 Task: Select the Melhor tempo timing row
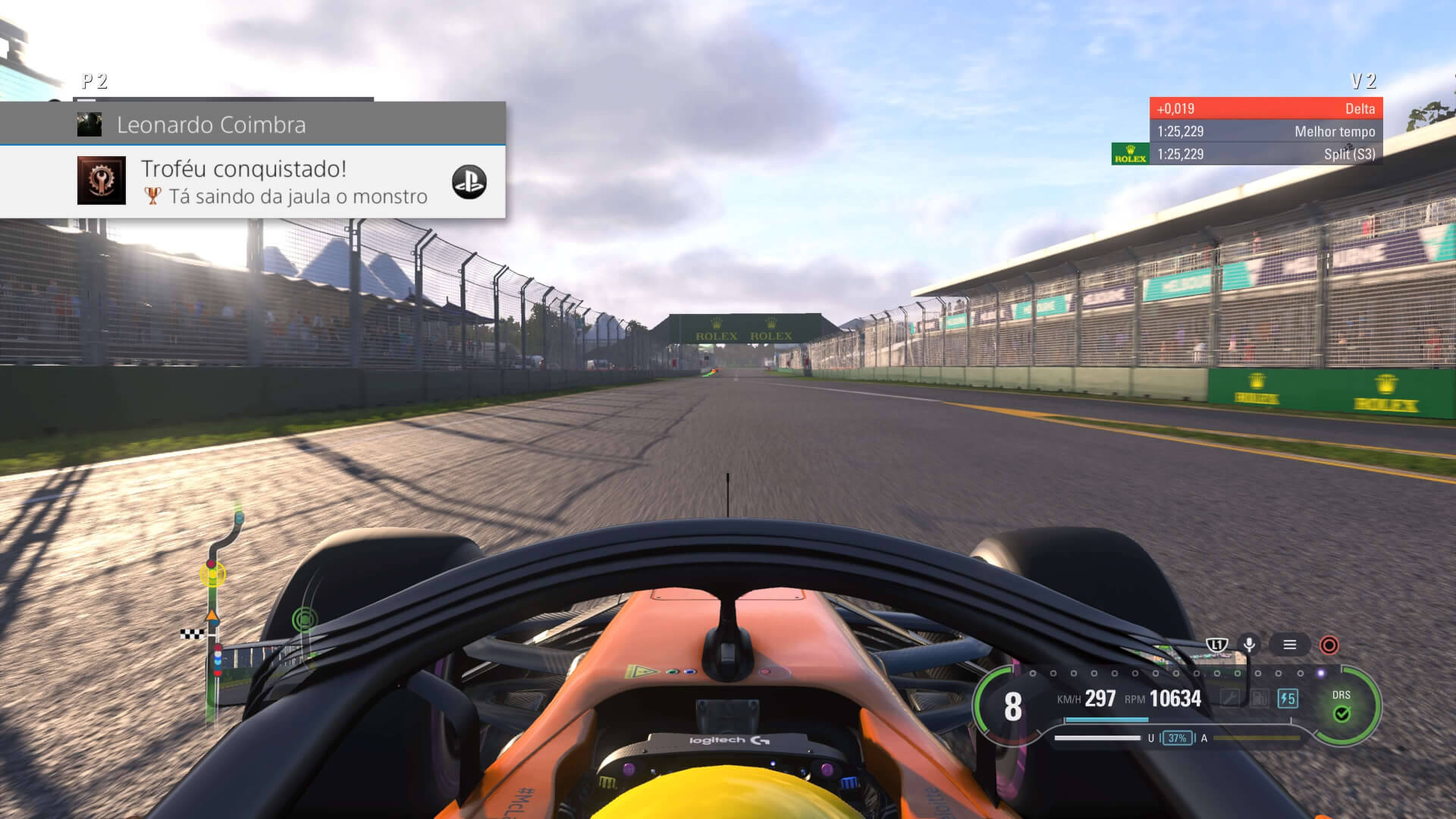click(x=1266, y=131)
